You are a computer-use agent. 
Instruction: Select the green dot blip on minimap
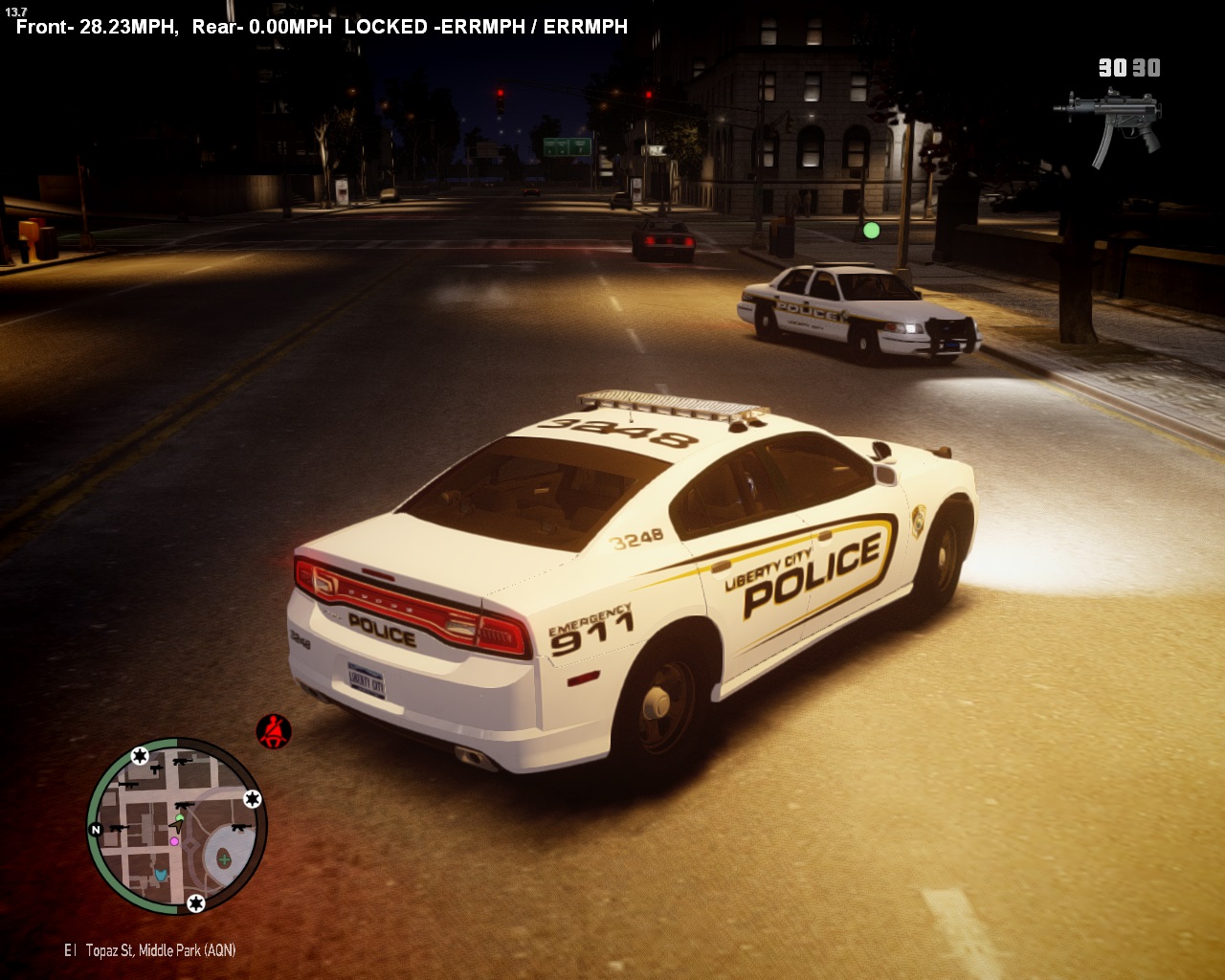[179, 817]
